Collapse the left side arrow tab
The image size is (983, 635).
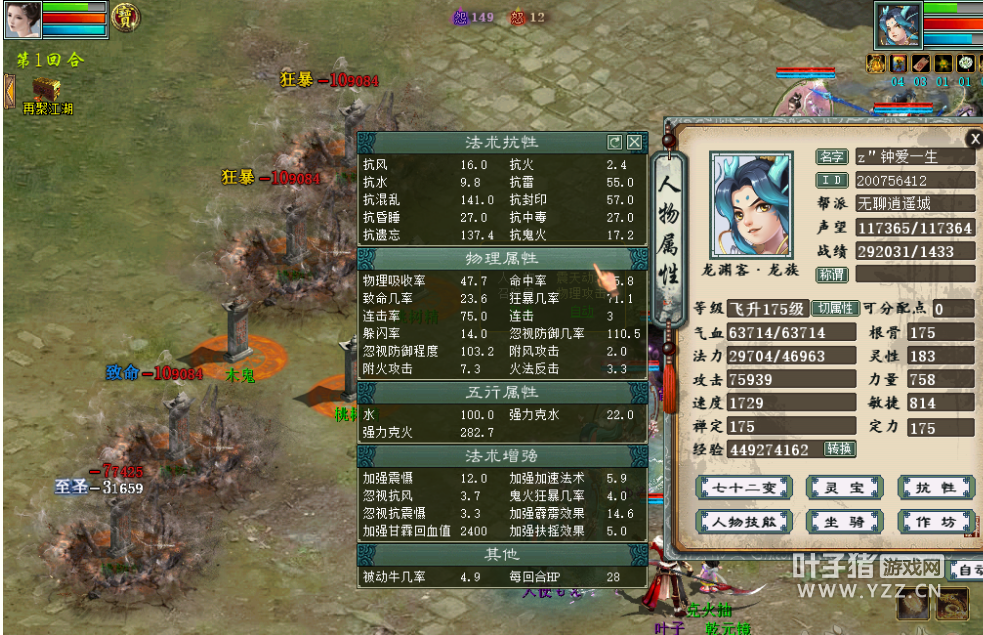pyautogui.click(x=8, y=90)
